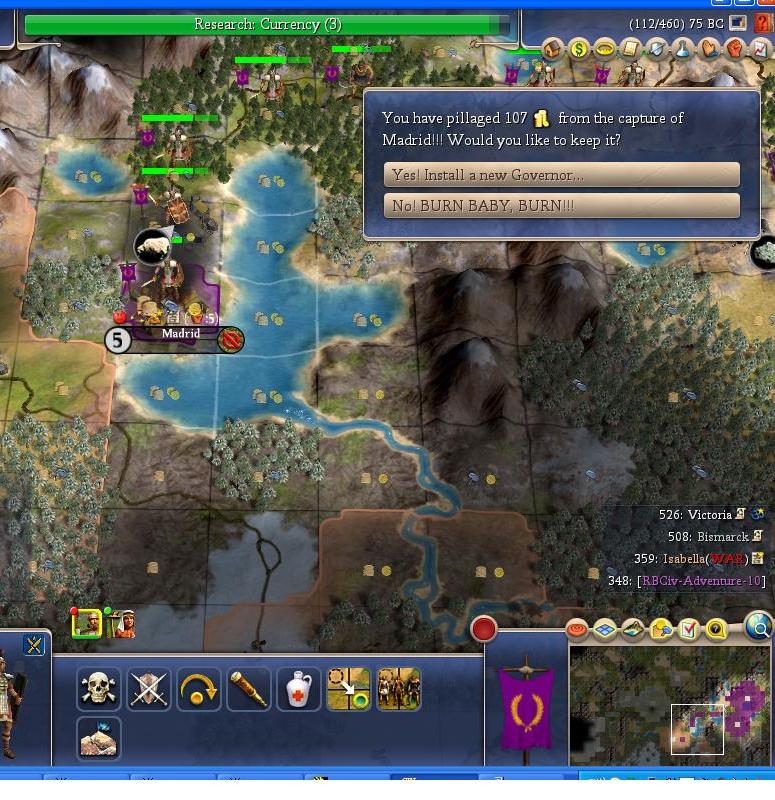Open the red question mark Civilopedia
775x800 pixels.
(x=763, y=23)
